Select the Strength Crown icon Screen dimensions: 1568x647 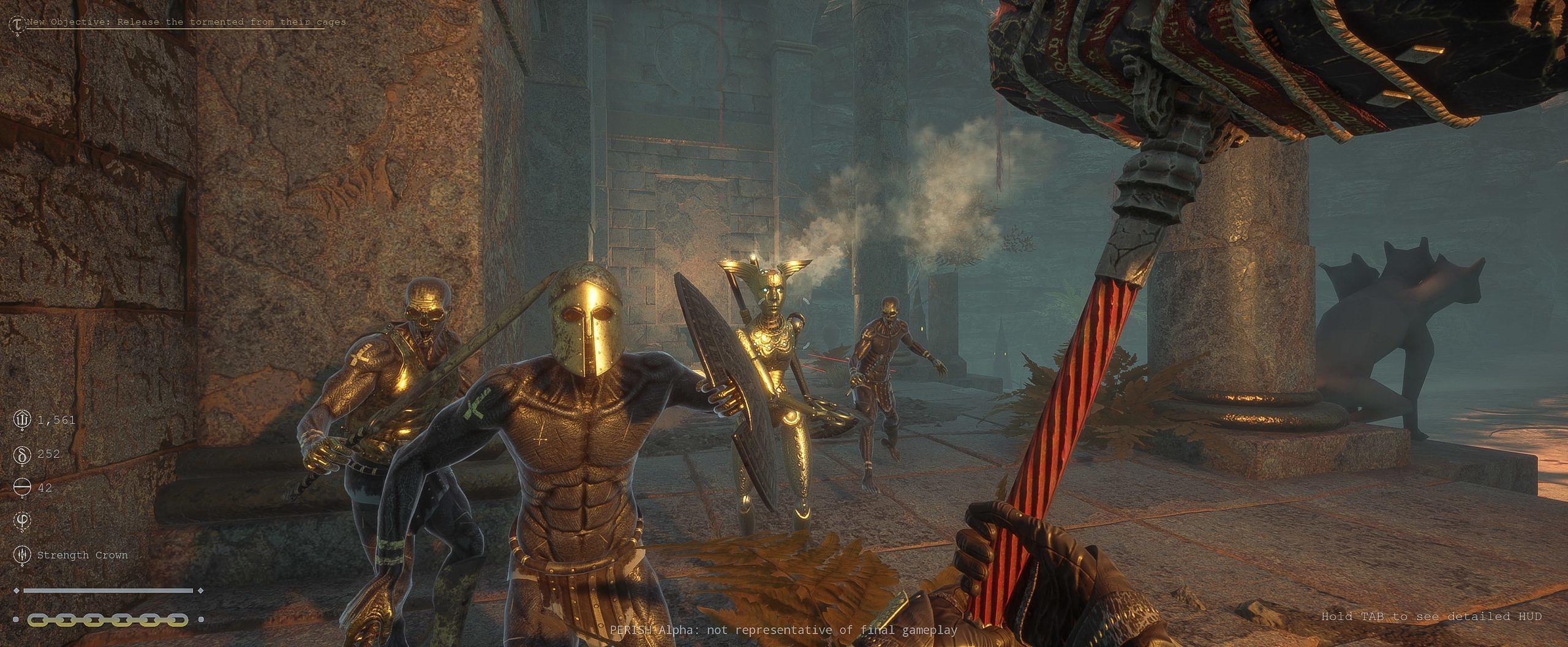21,555
